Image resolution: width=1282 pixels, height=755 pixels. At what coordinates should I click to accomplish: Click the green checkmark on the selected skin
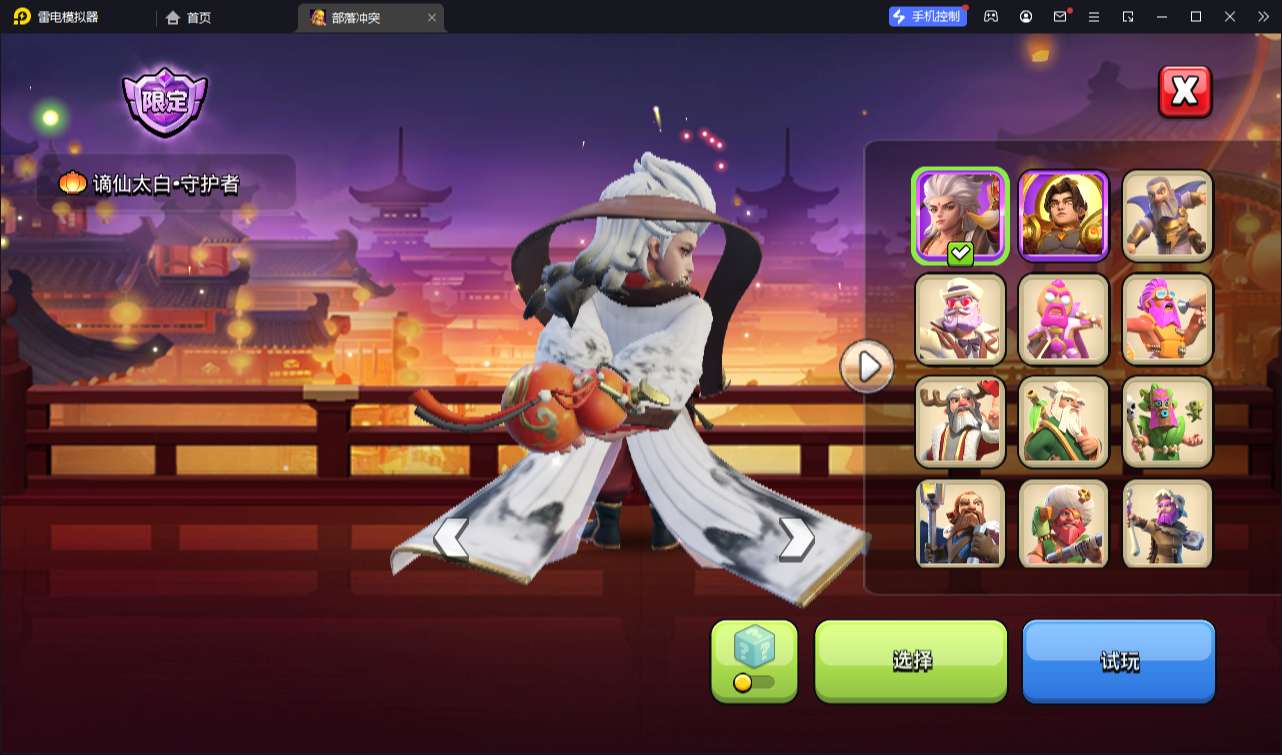tap(958, 254)
